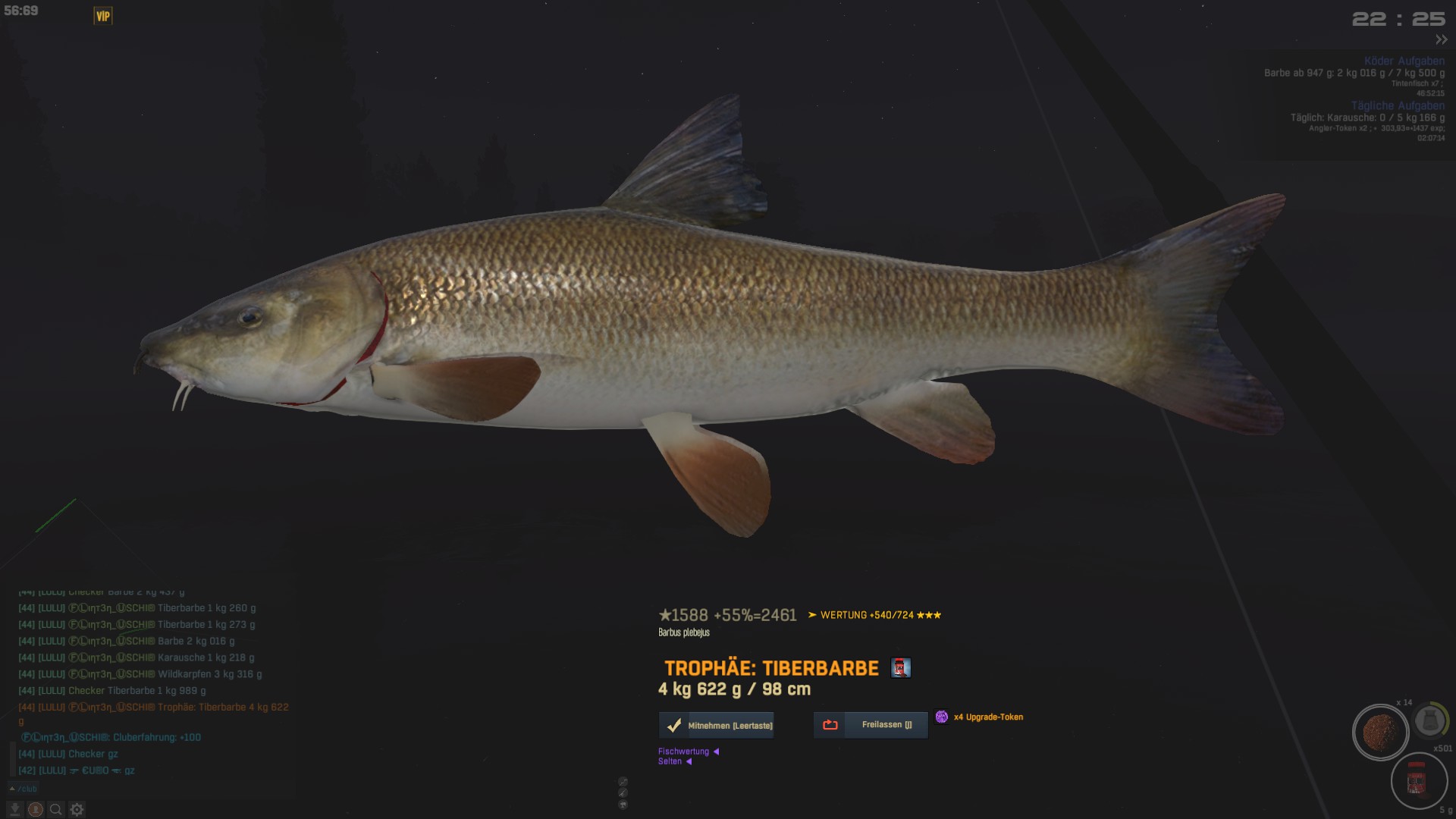Open the VIP badge
1456x819 pixels.
coord(103,16)
